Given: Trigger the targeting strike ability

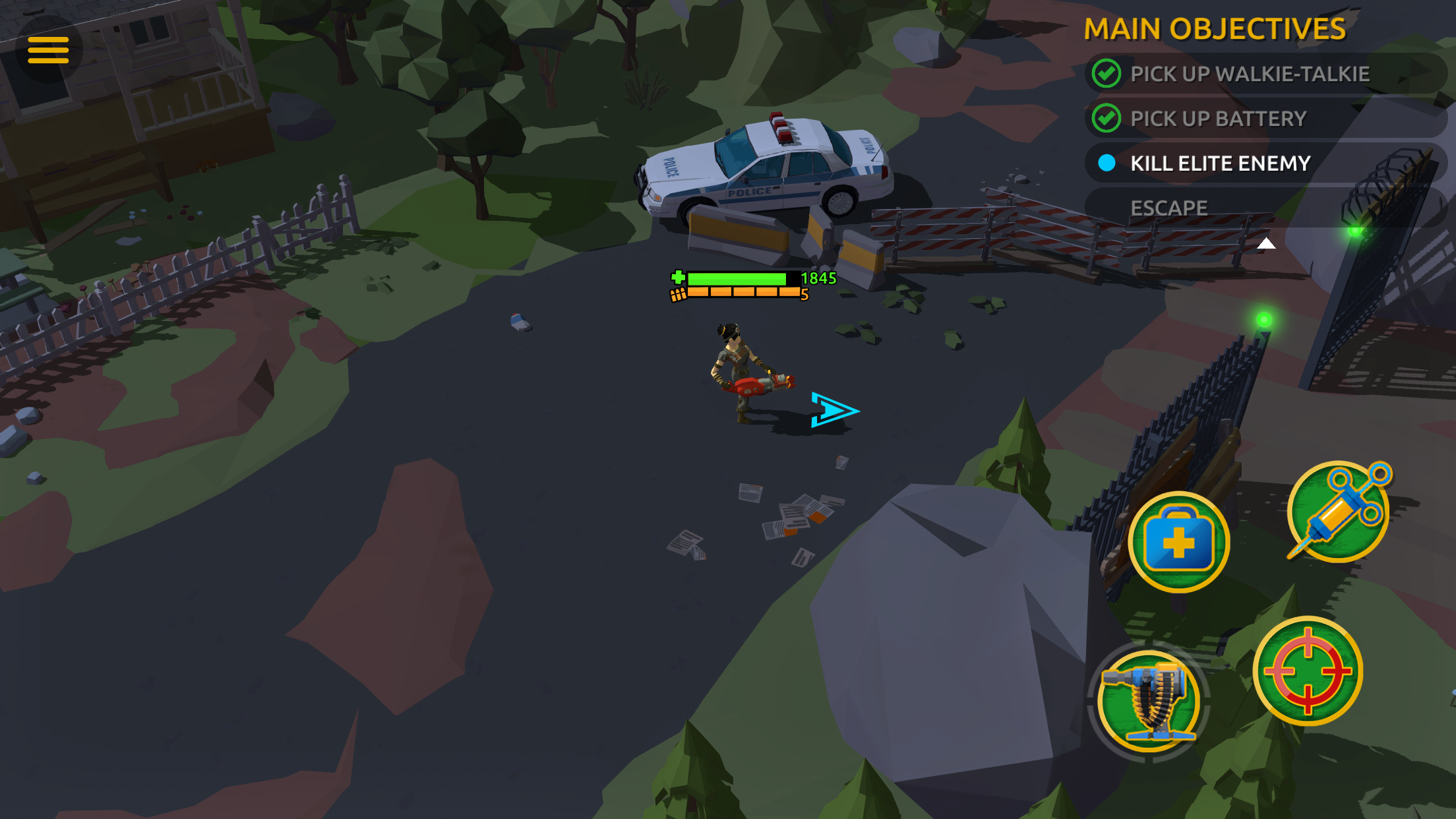Looking at the screenshot, I should coord(1309,670).
